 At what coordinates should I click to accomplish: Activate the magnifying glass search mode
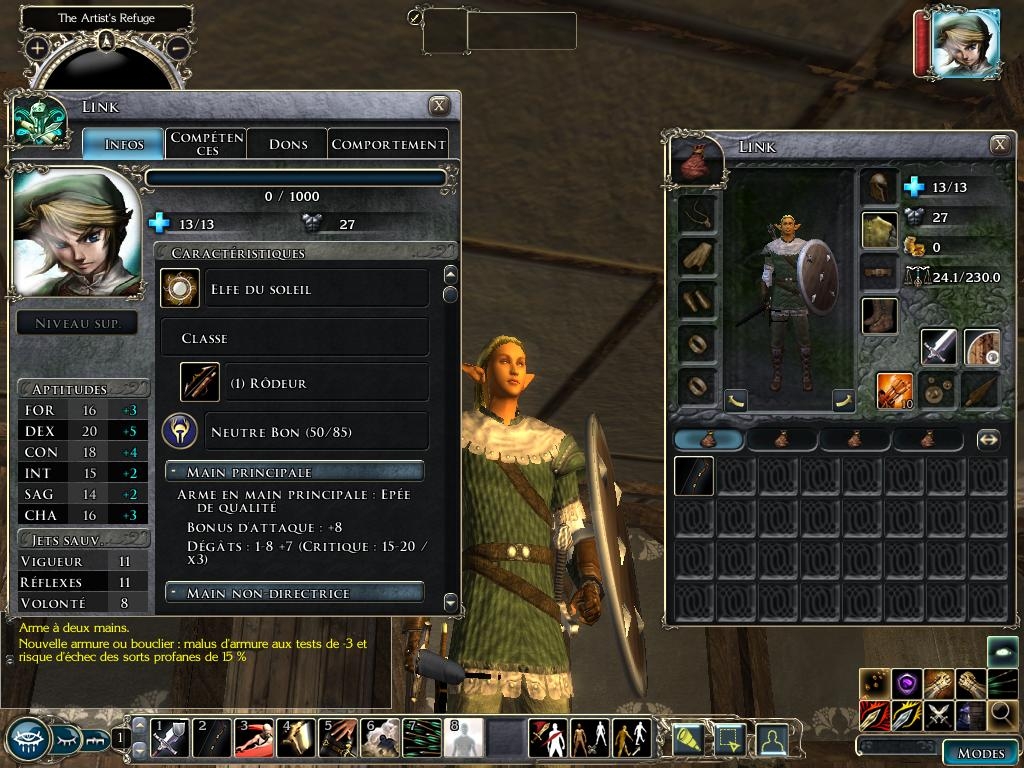(x=1002, y=715)
